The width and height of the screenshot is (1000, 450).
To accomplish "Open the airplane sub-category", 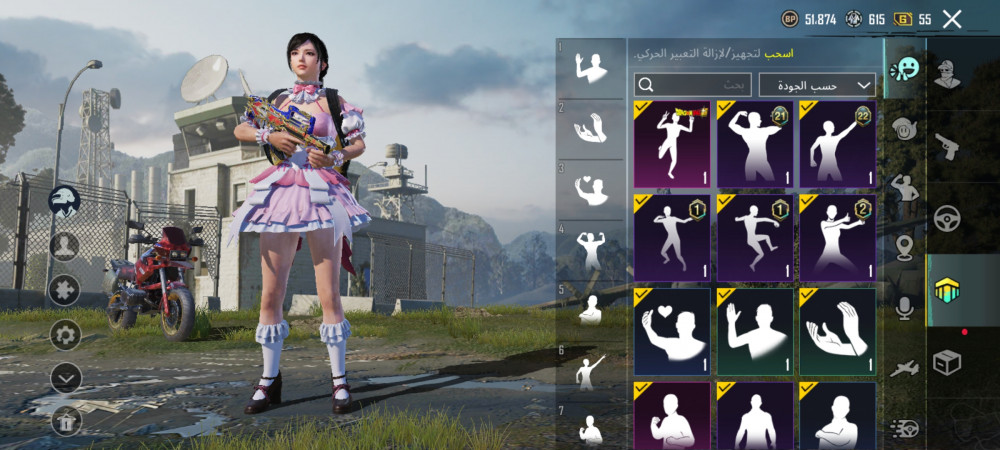I will tap(905, 368).
